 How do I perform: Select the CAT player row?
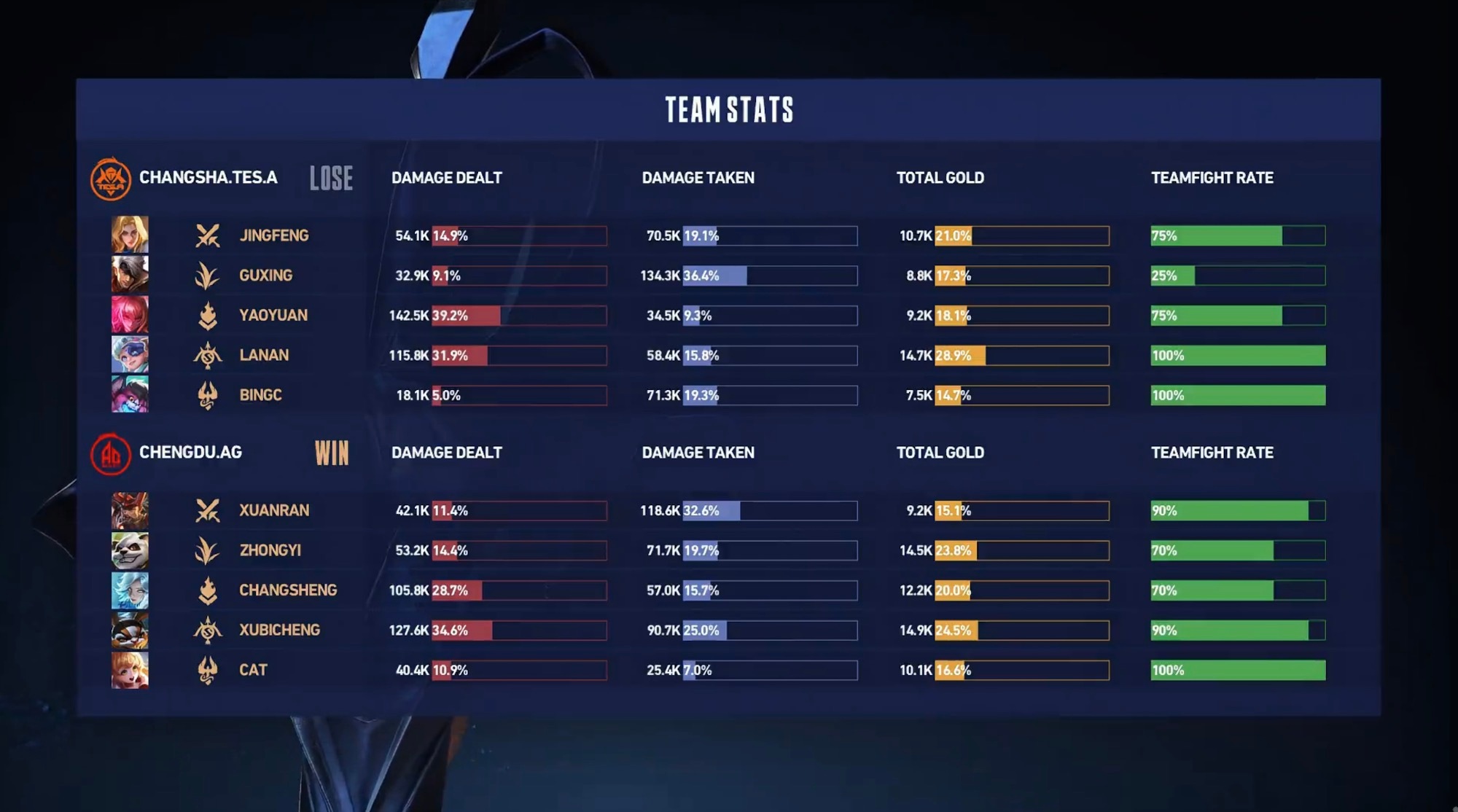(x=253, y=670)
